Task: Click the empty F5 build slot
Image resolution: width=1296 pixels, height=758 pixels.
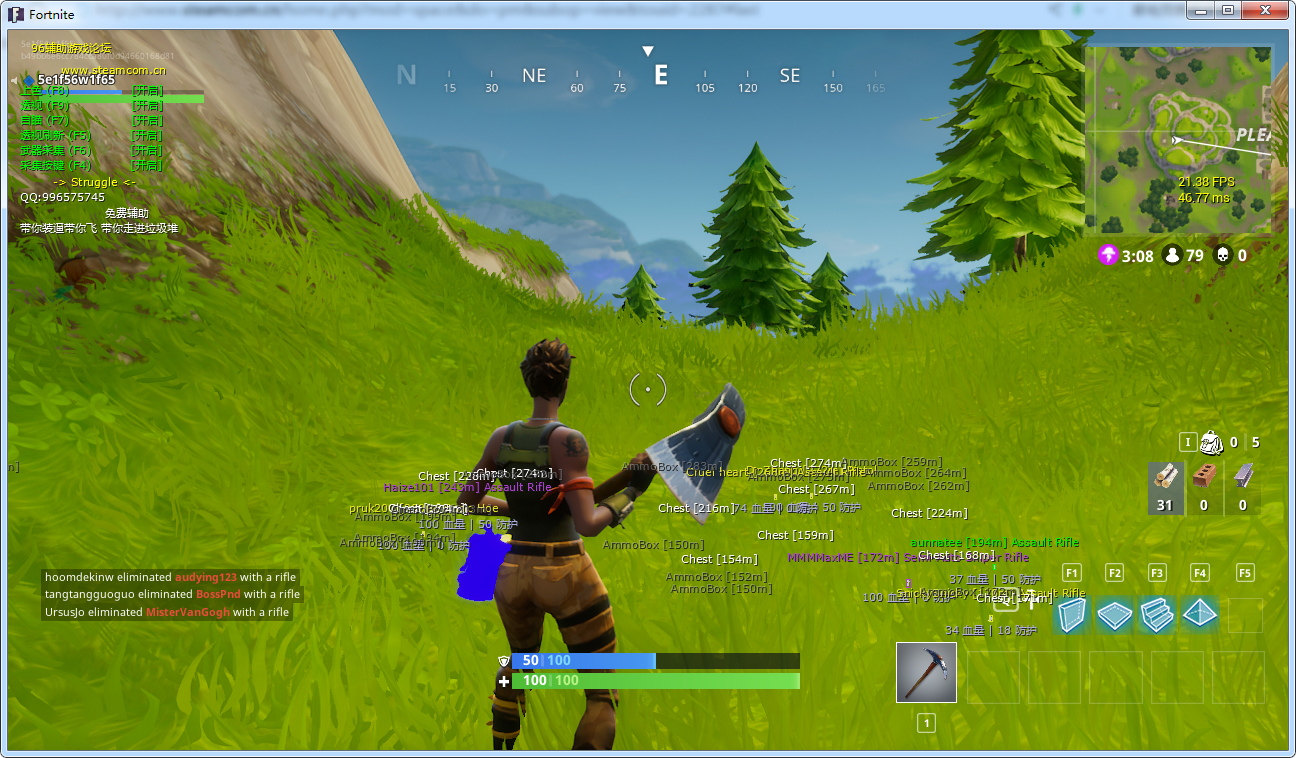Action: tap(1243, 615)
